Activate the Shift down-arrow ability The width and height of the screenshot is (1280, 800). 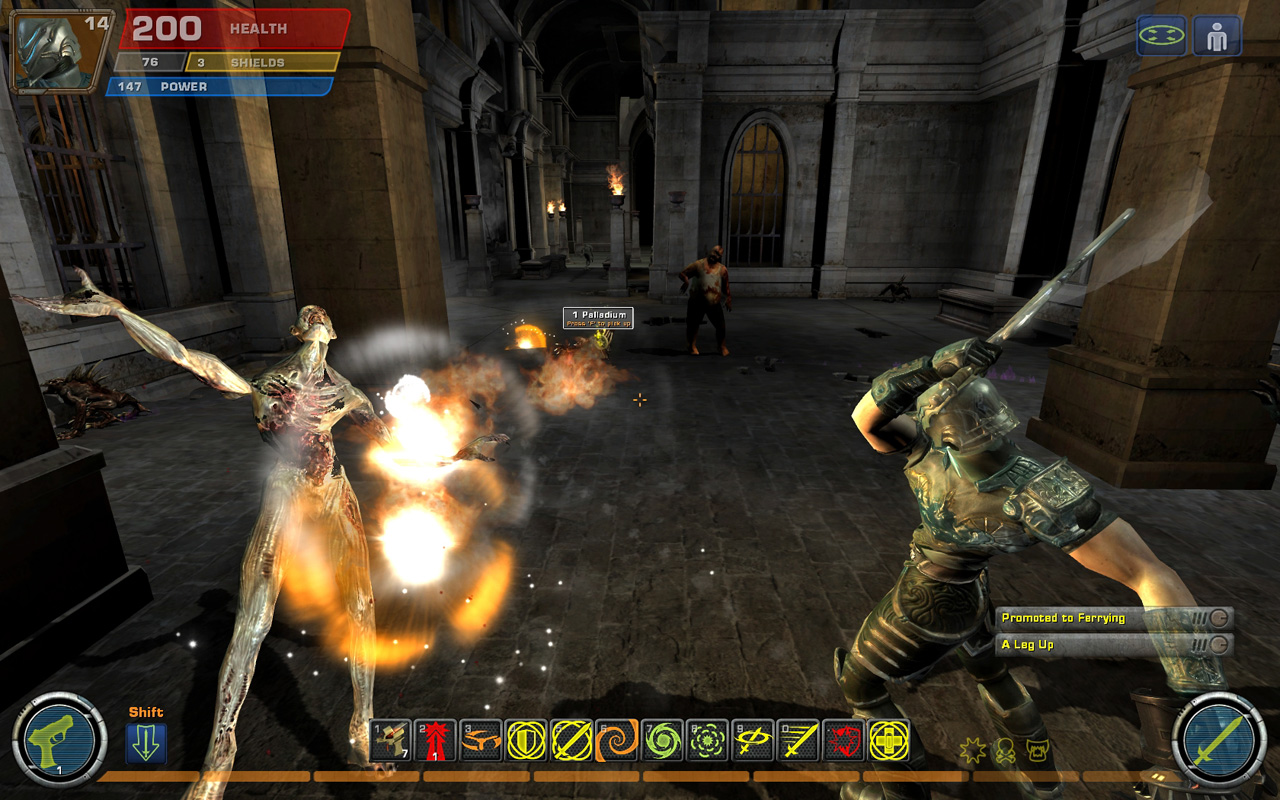(x=146, y=744)
